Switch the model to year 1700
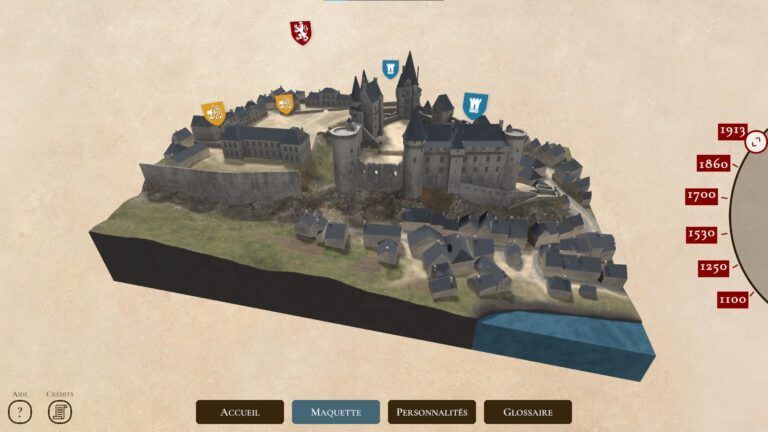Image resolution: width=768 pixels, height=432 pixels. 701,196
